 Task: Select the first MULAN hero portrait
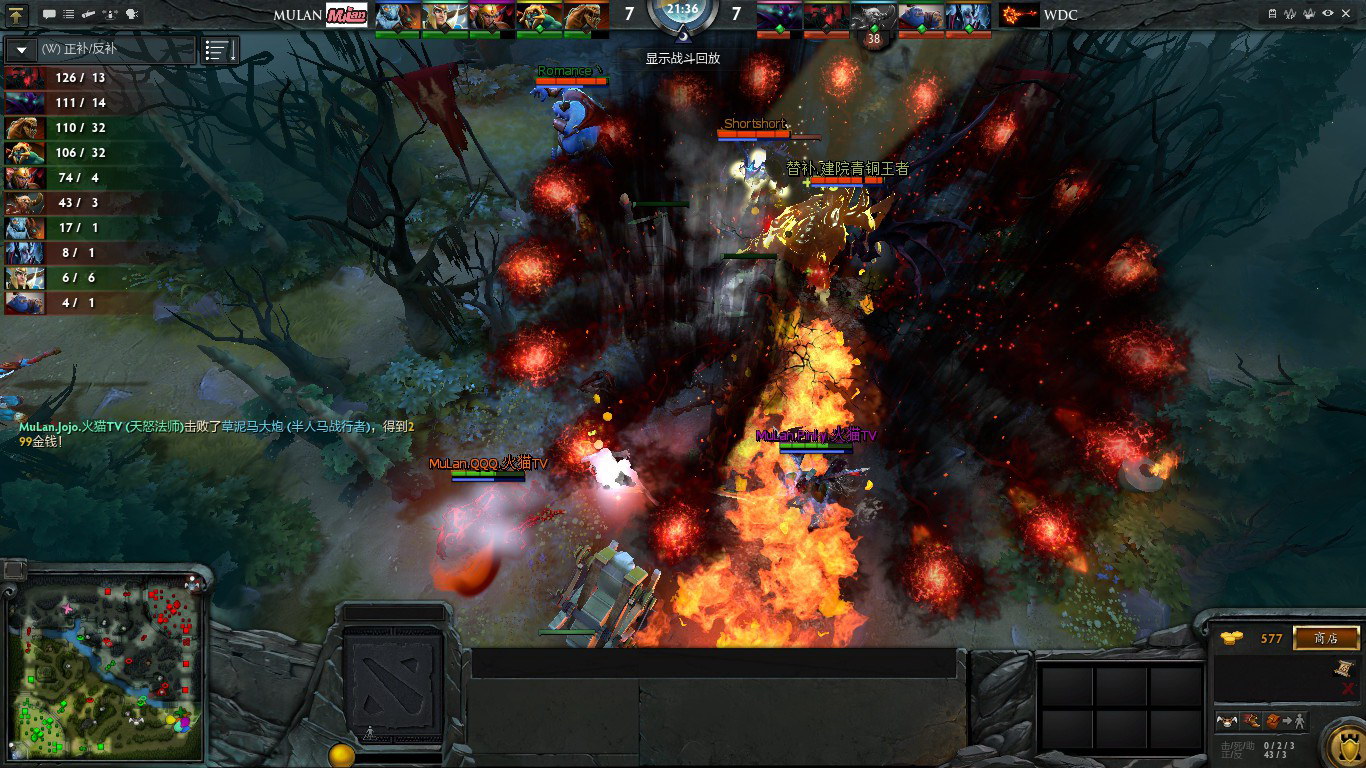click(397, 16)
